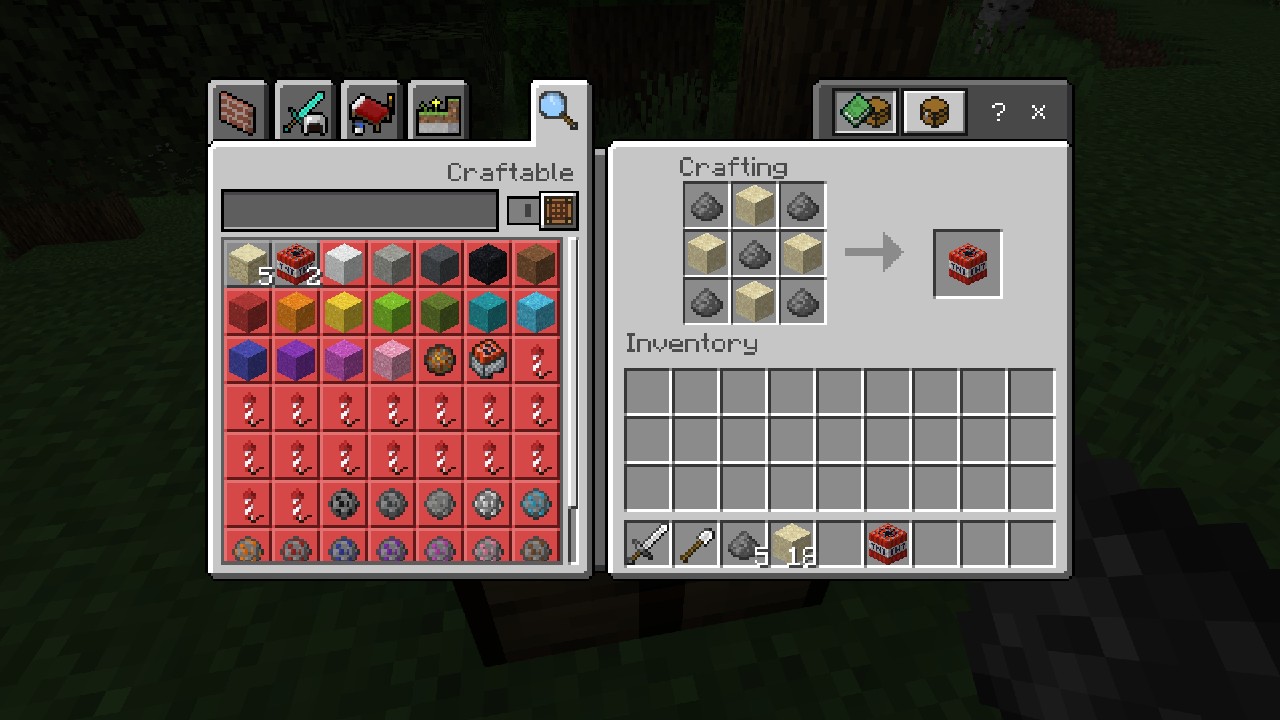Select gunpowder in the center crafting slot
Screen dimensions: 1280x720
(x=753, y=254)
